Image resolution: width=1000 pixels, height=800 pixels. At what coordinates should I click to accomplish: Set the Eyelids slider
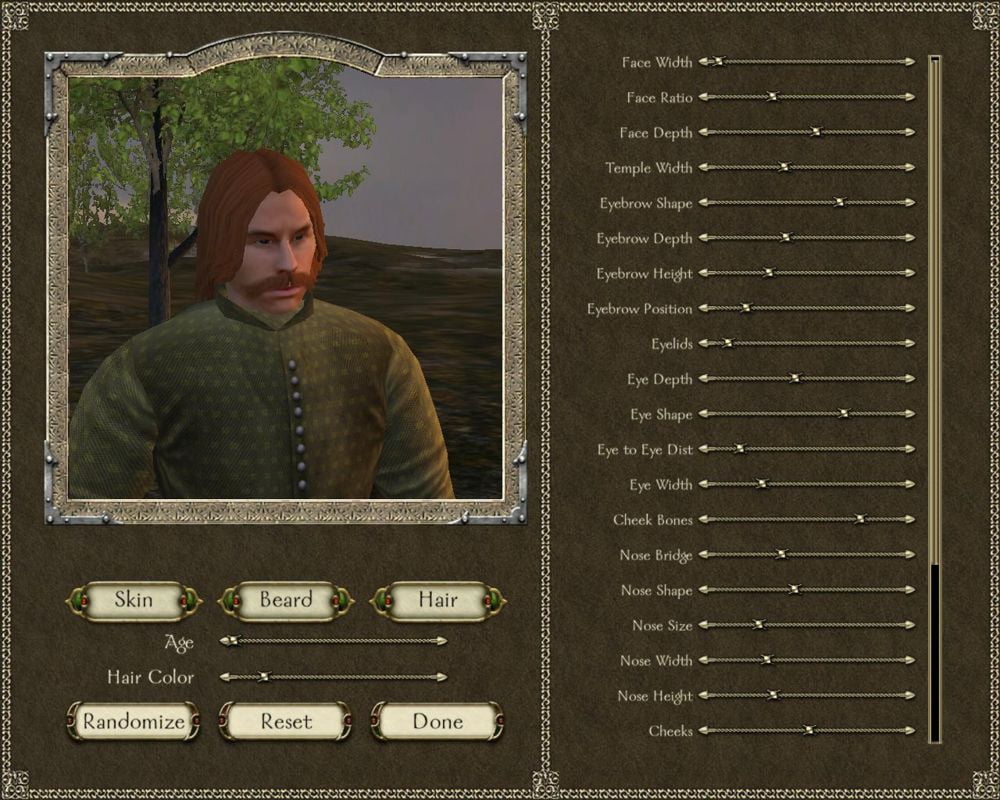coord(727,344)
